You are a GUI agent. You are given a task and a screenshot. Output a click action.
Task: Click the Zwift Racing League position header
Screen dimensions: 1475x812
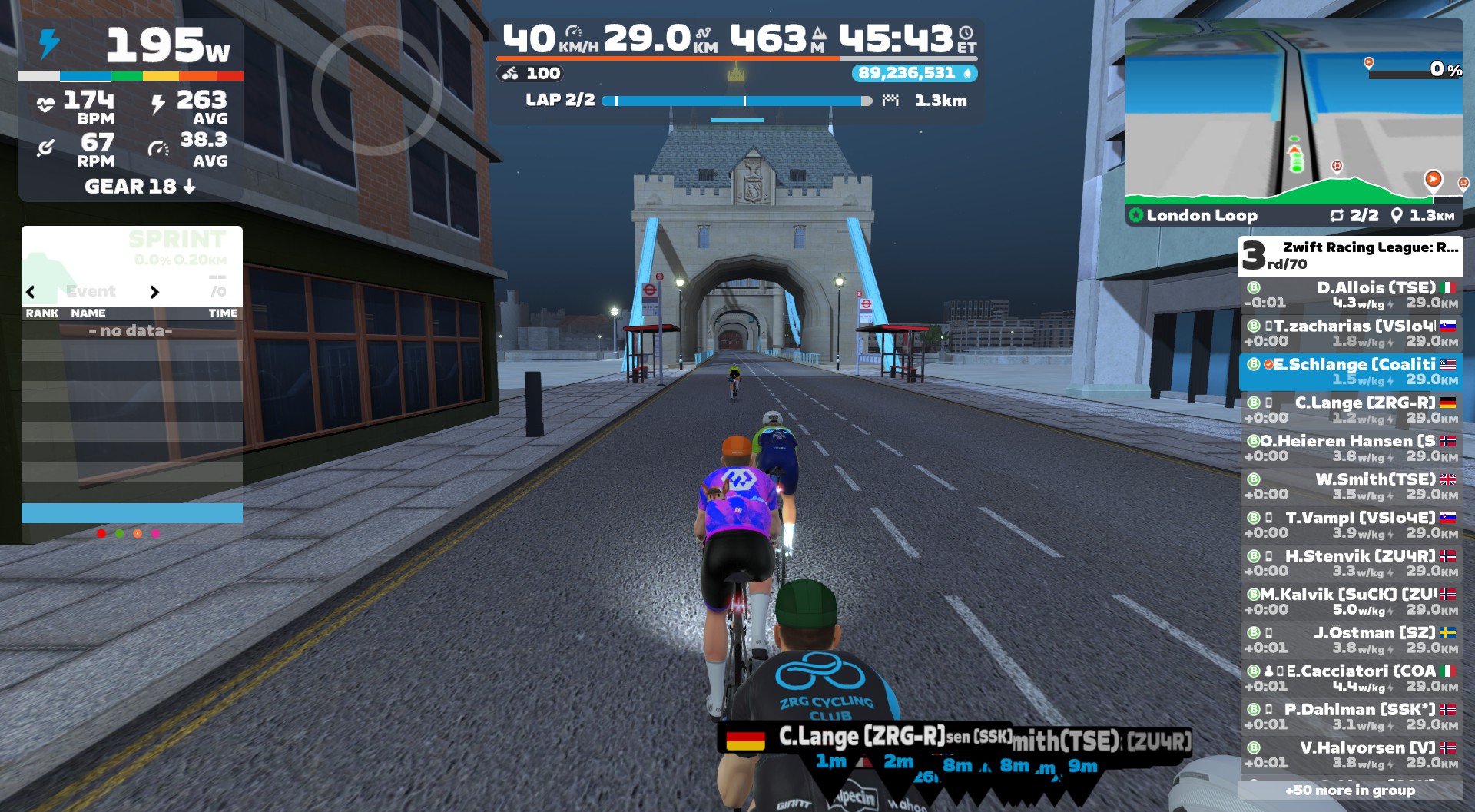[1351, 256]
